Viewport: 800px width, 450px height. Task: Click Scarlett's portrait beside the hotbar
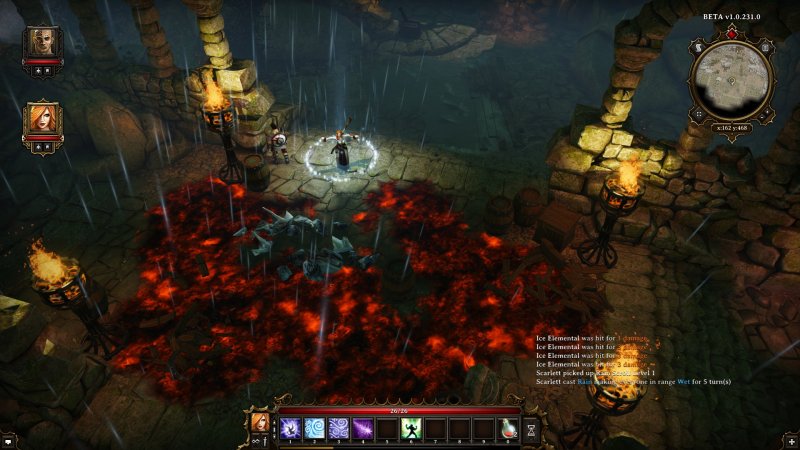(x=259, y=421)
